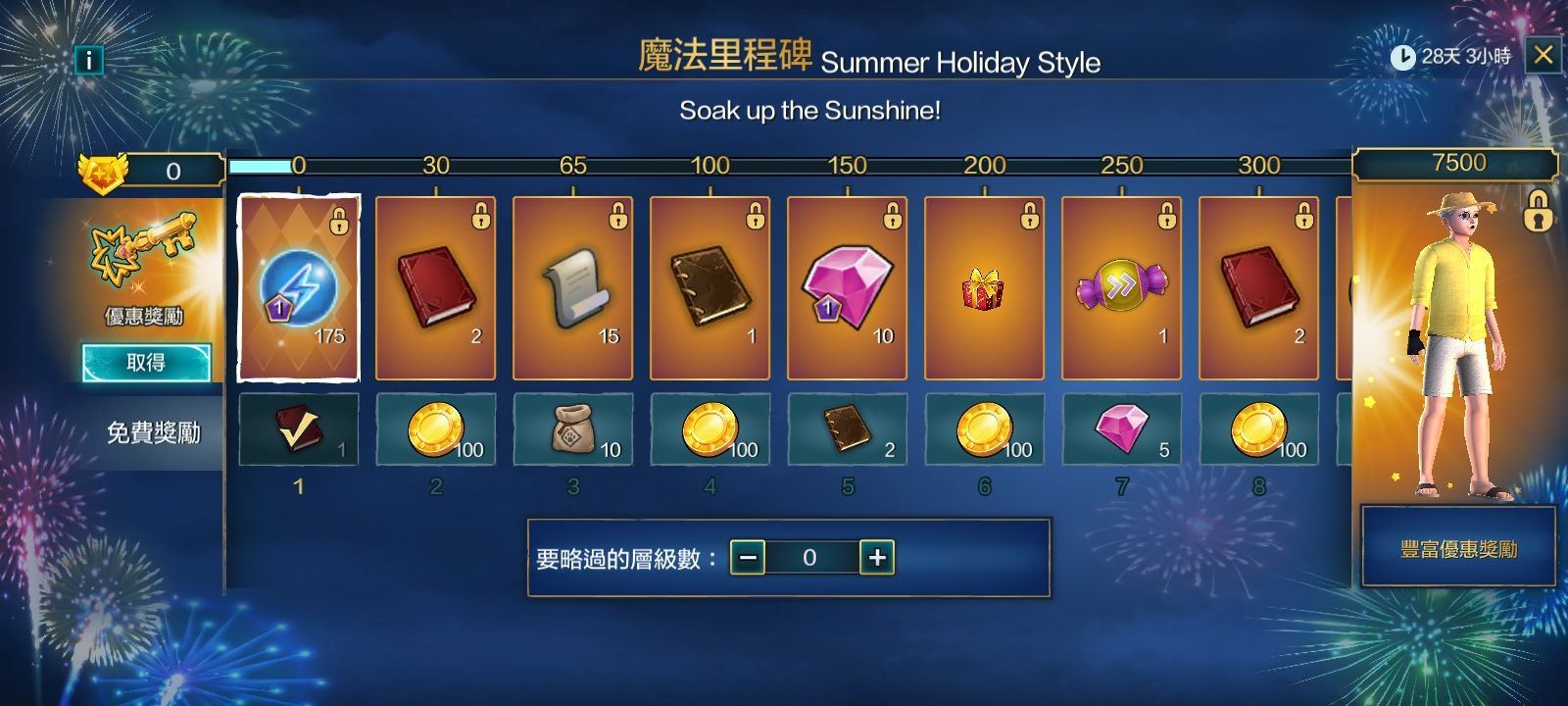1568x706 pixels.
Task: Close the Magic Milestone screen
Action: click(1543, 55)
